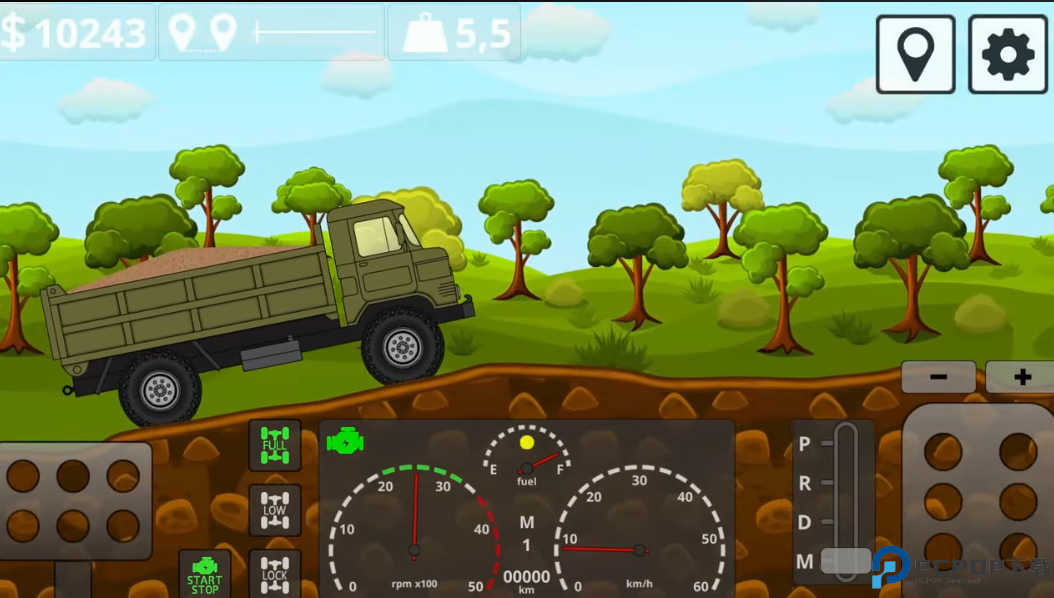The height and width of the screenshot is (598, 1054).
Task: Toggle FULL four-wheel drive mode
Action: pyautogui.click(x=274, y=445)
